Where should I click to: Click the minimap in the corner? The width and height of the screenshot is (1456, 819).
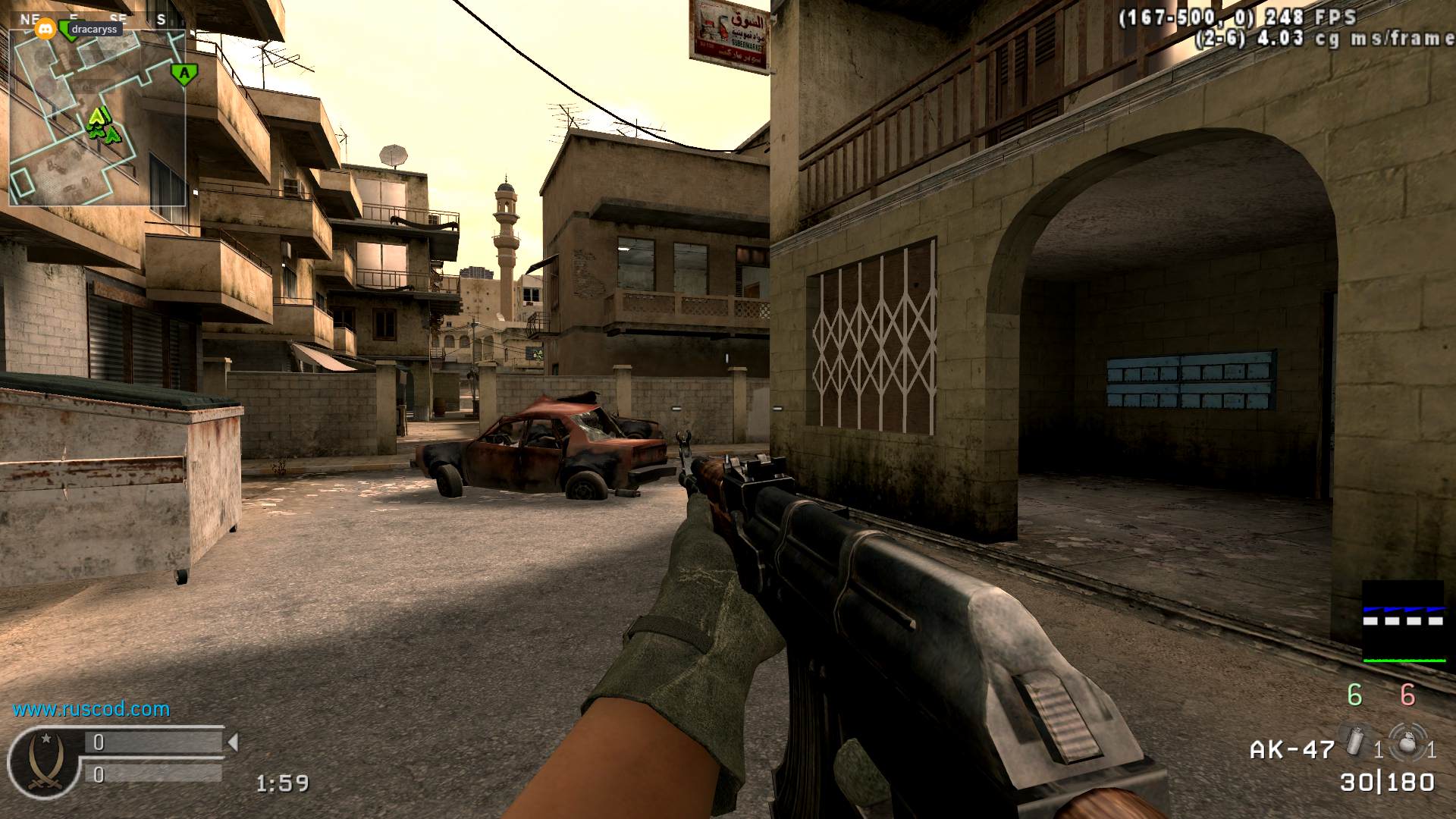(97, 118)
